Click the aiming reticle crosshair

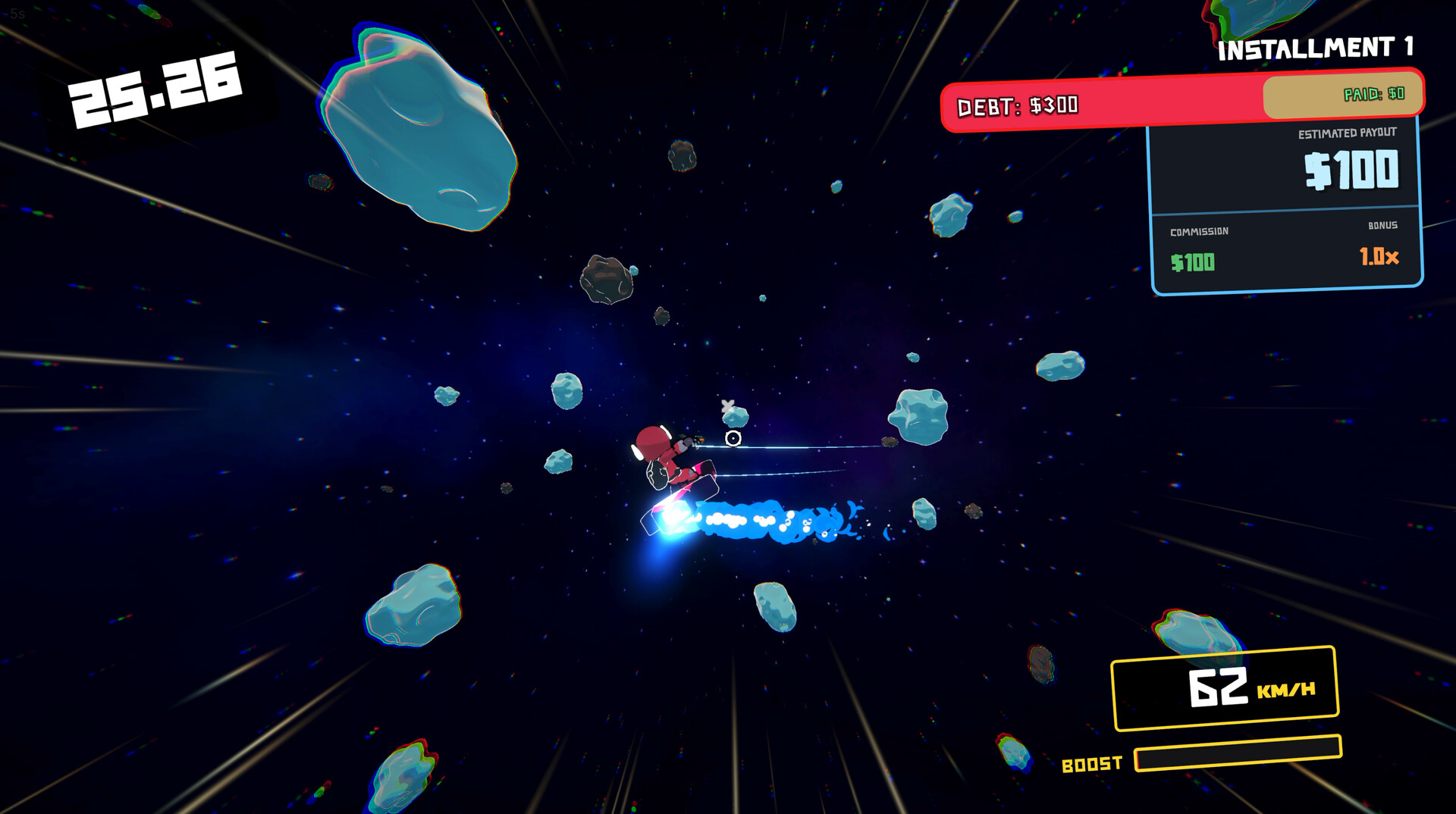point(733,437)
